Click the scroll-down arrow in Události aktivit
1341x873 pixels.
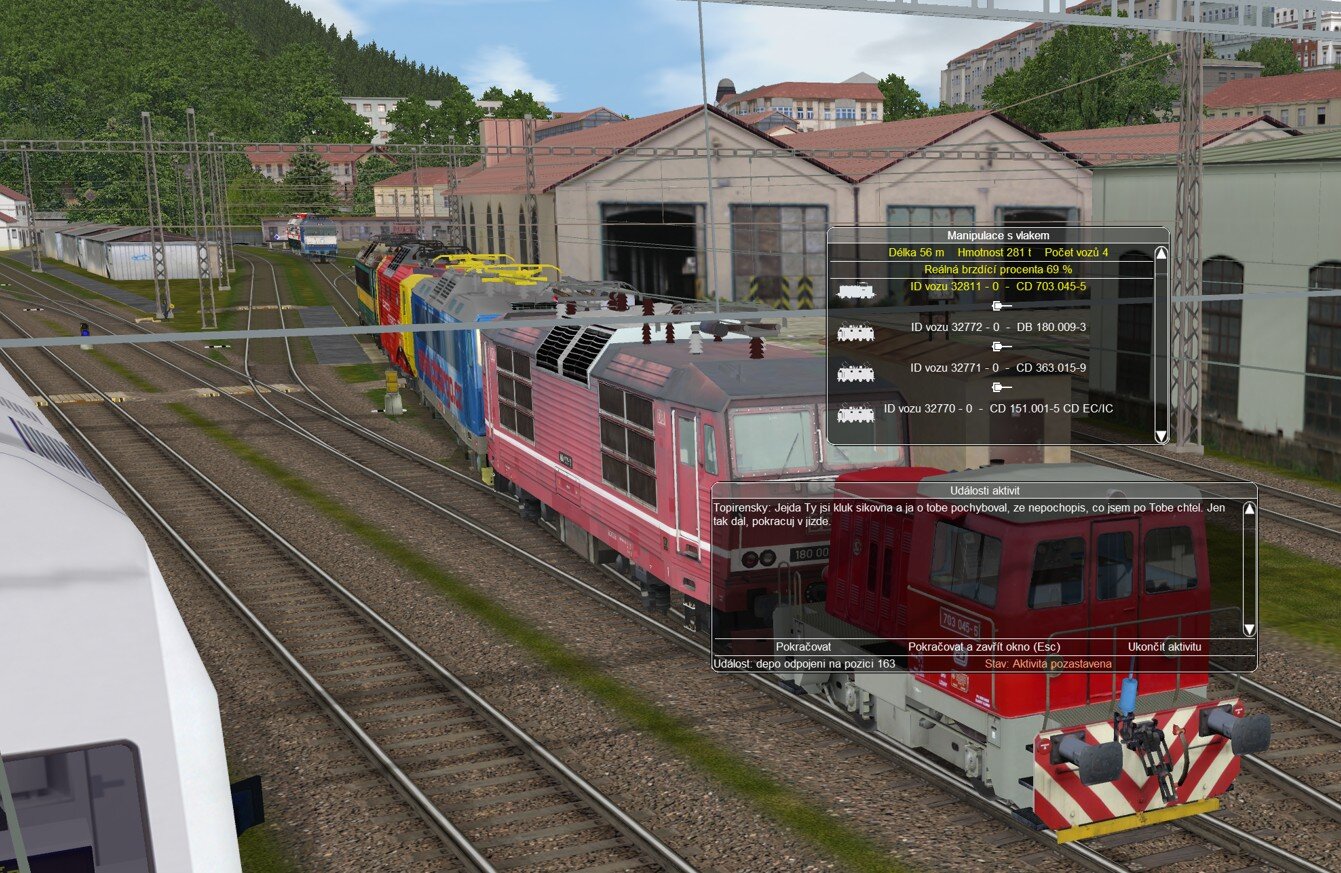coord(1248,626)
